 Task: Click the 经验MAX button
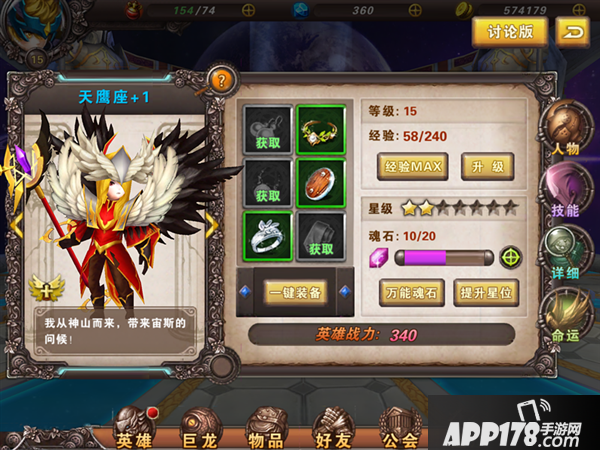click(412, 166)
